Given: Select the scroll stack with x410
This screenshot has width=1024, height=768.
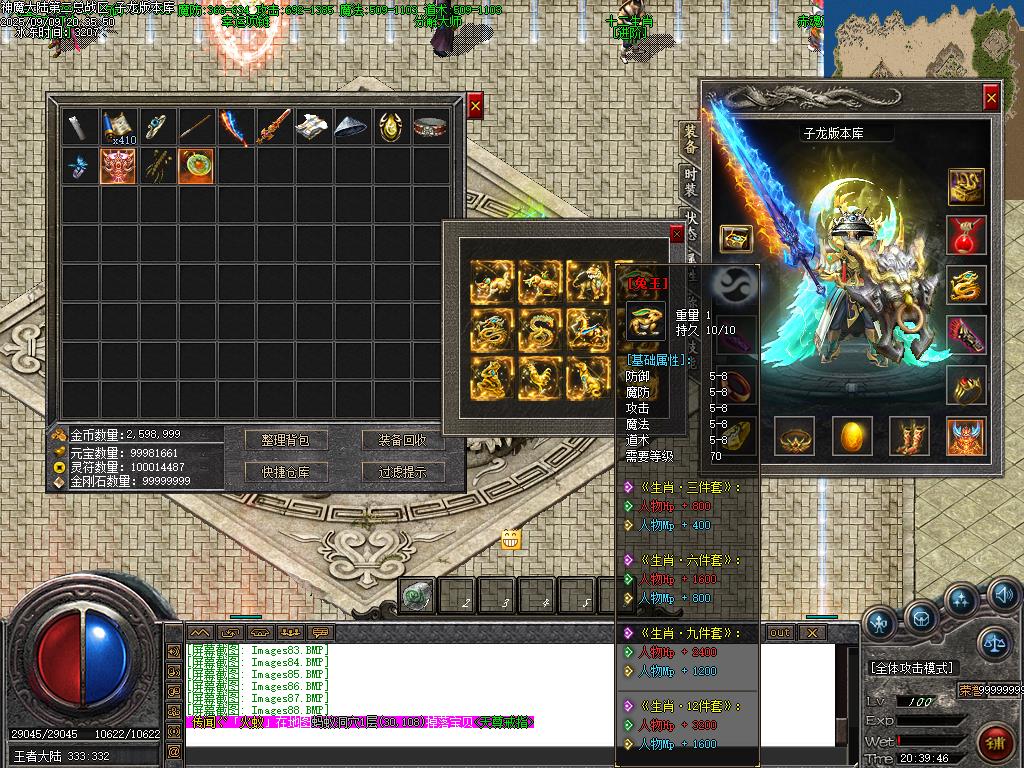Looking at the screenshot, I should click(x=119, y=127).
